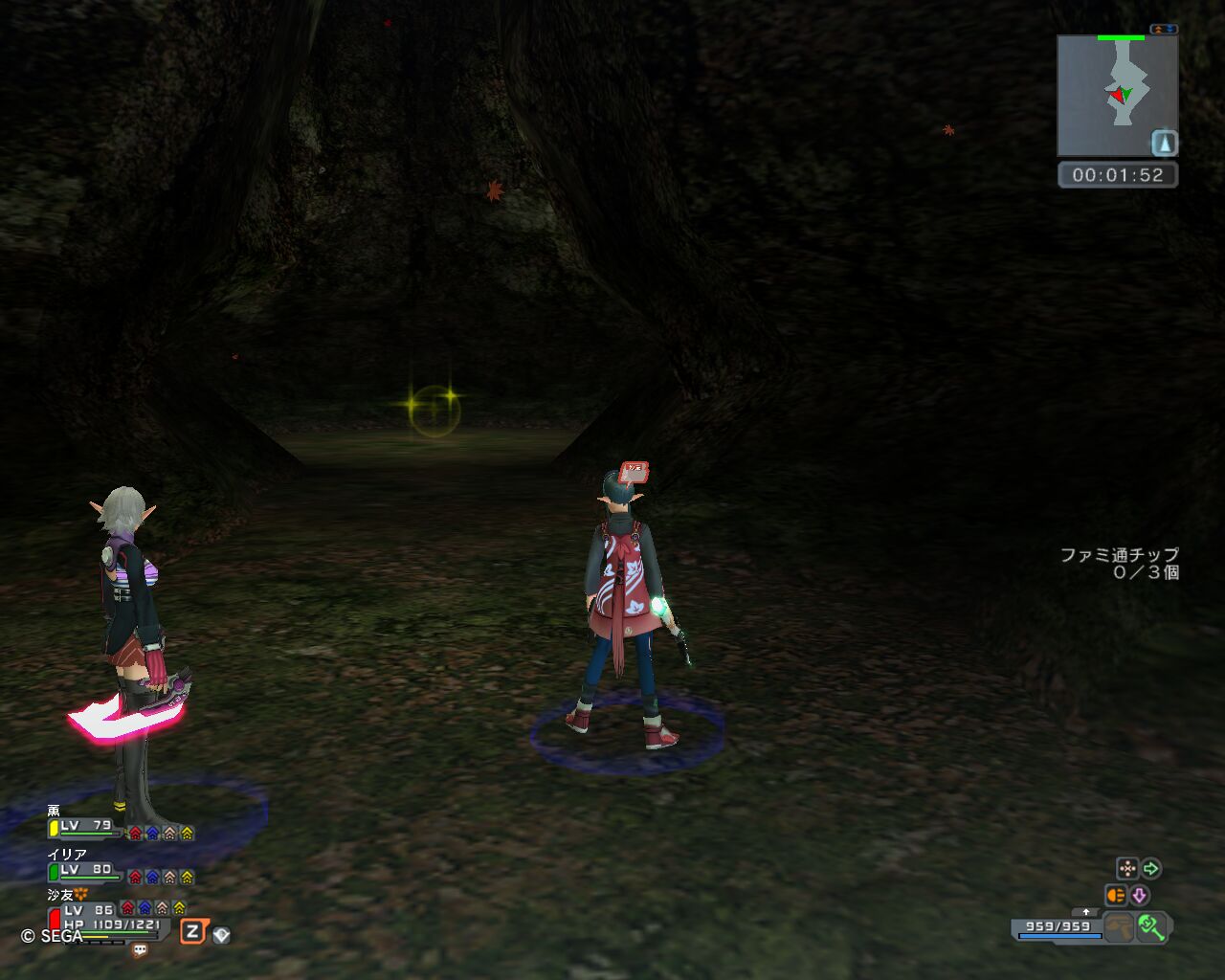Select the handgun weapon slot
The height and width of the screenshot is (980, 1225).
point(1118,927)
